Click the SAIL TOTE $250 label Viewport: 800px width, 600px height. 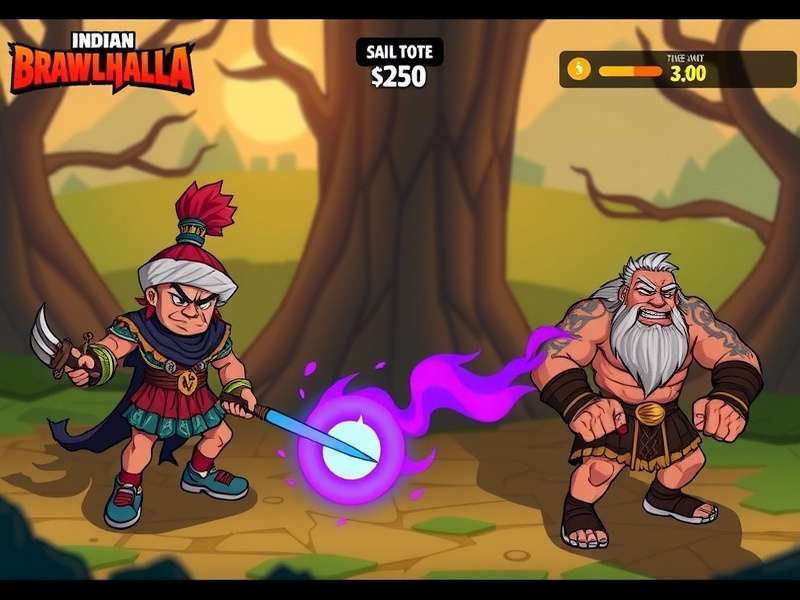[x=398, y=65]
